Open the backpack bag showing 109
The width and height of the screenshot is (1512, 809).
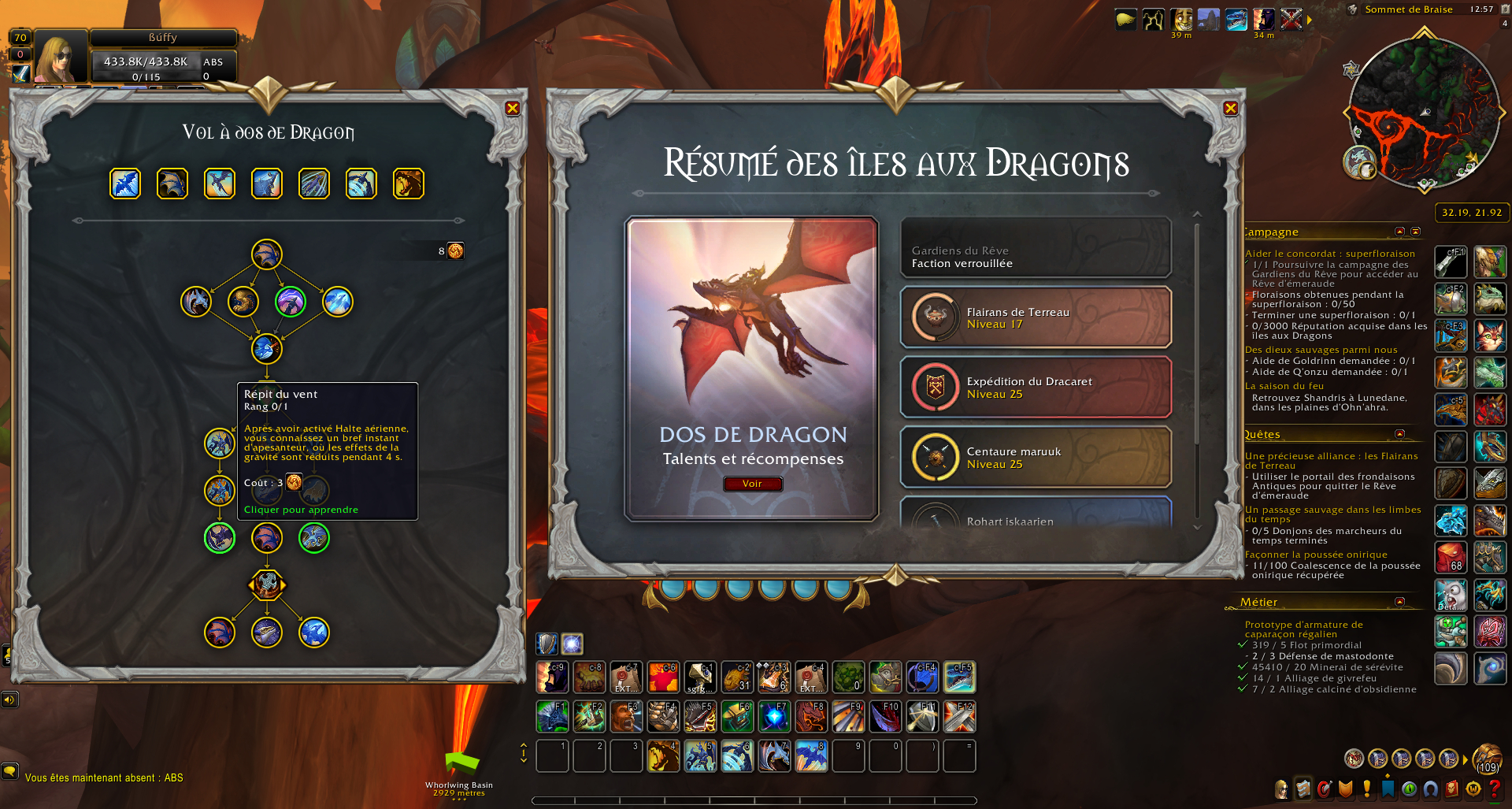tap(1487, 759)
